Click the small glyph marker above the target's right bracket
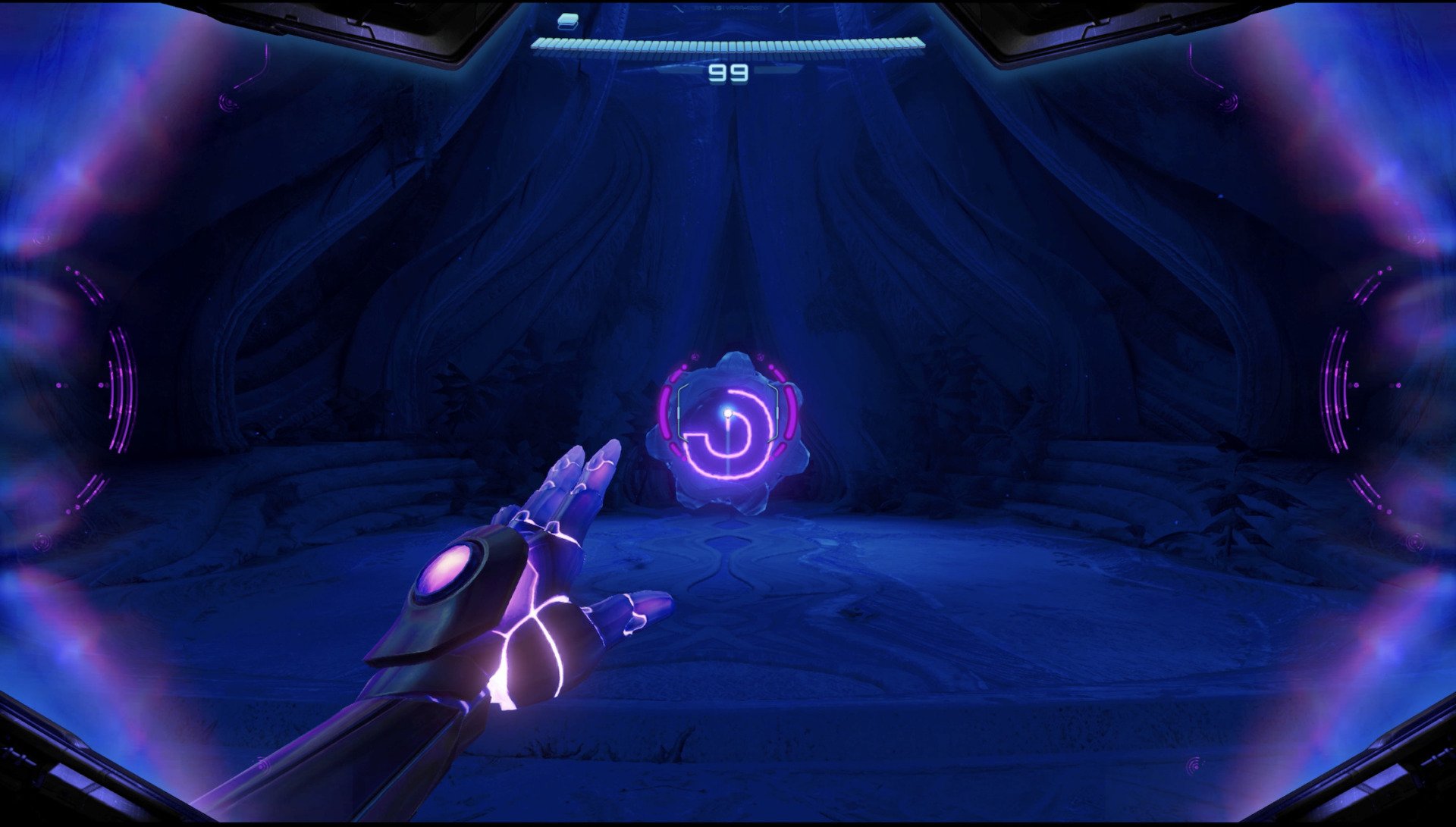Image resolution: width=1456 pixels, height=827 pixels. (x=760, y=358)
